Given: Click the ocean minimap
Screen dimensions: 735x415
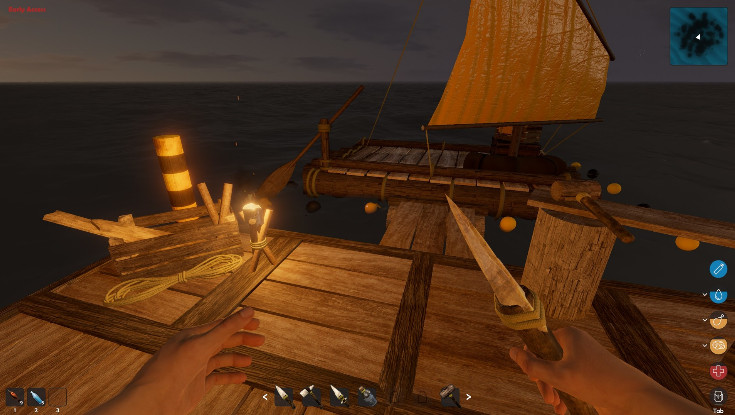Looking at the screenshot, I should [699, 35].
